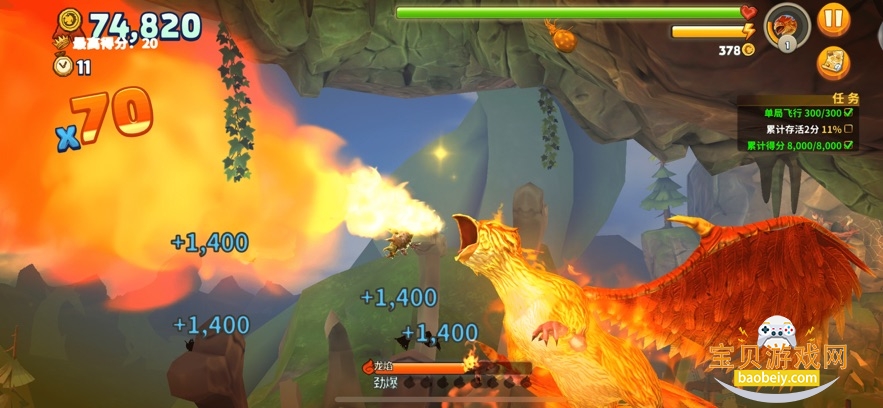Image resolution: width=883 pixels, height=408 pixels.
Task: Open the treasure map button
Action: point(832,63)
